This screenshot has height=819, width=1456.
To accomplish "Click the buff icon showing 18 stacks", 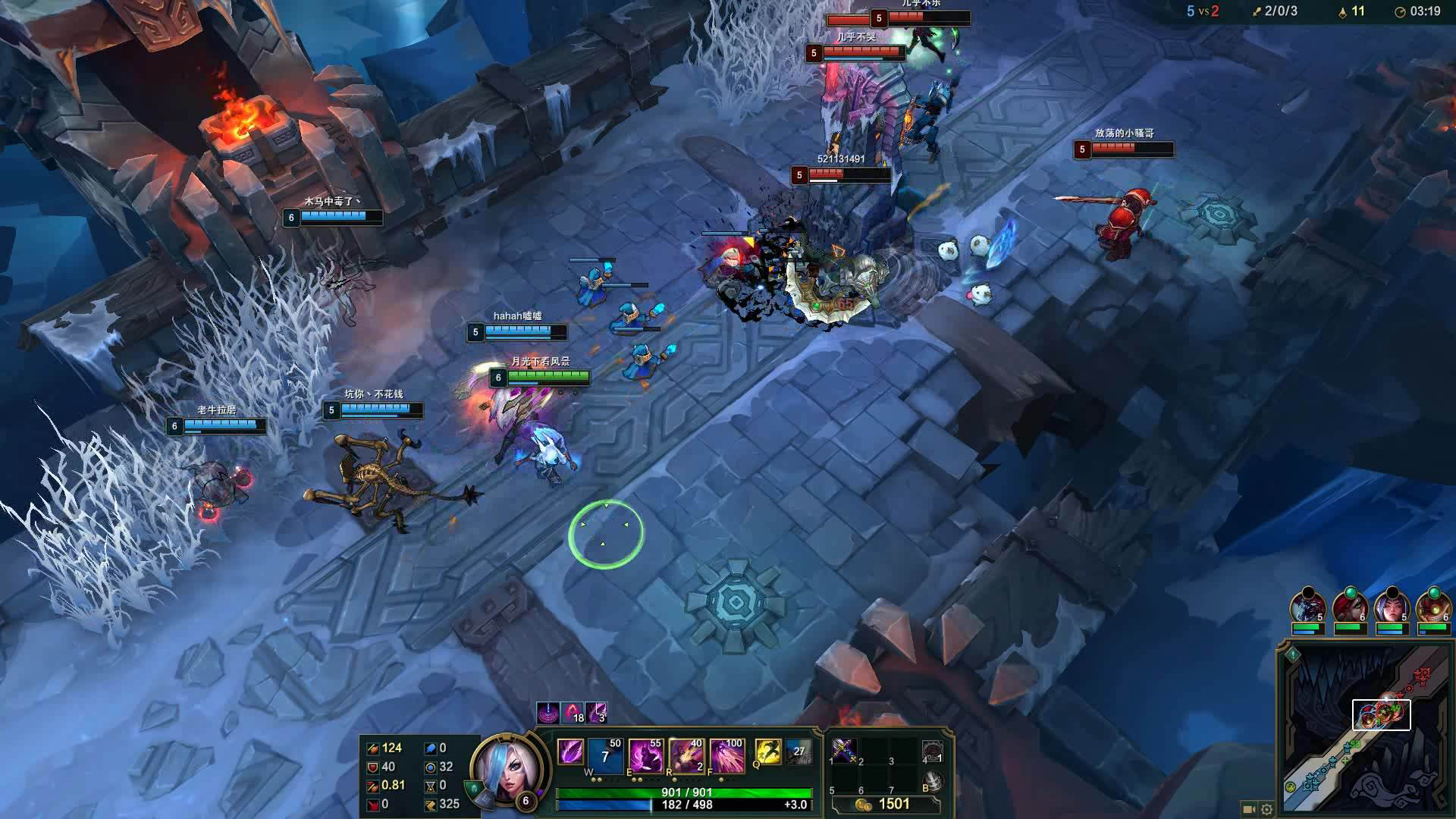I will click(x=573, y=713).
